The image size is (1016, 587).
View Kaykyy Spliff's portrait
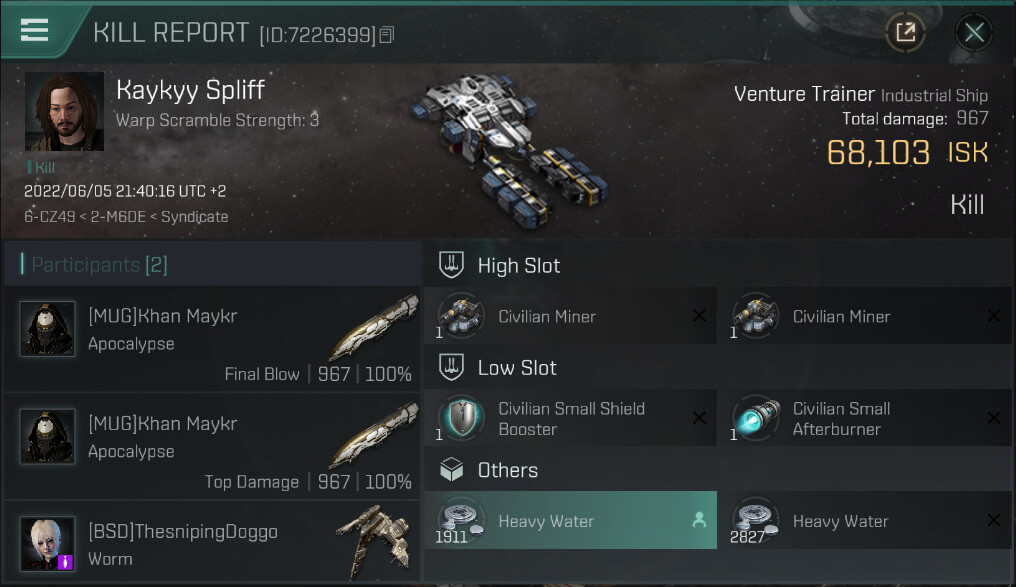point(64,112)
